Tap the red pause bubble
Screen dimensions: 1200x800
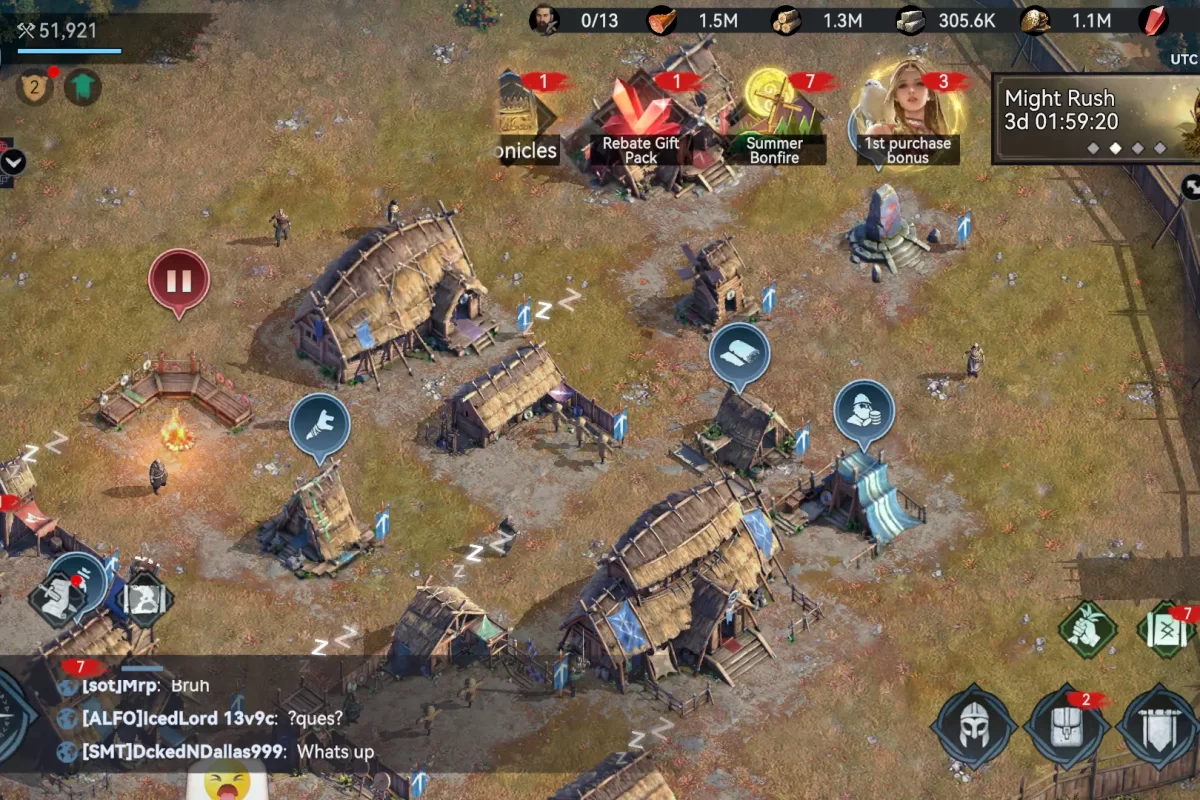(179, 281)
